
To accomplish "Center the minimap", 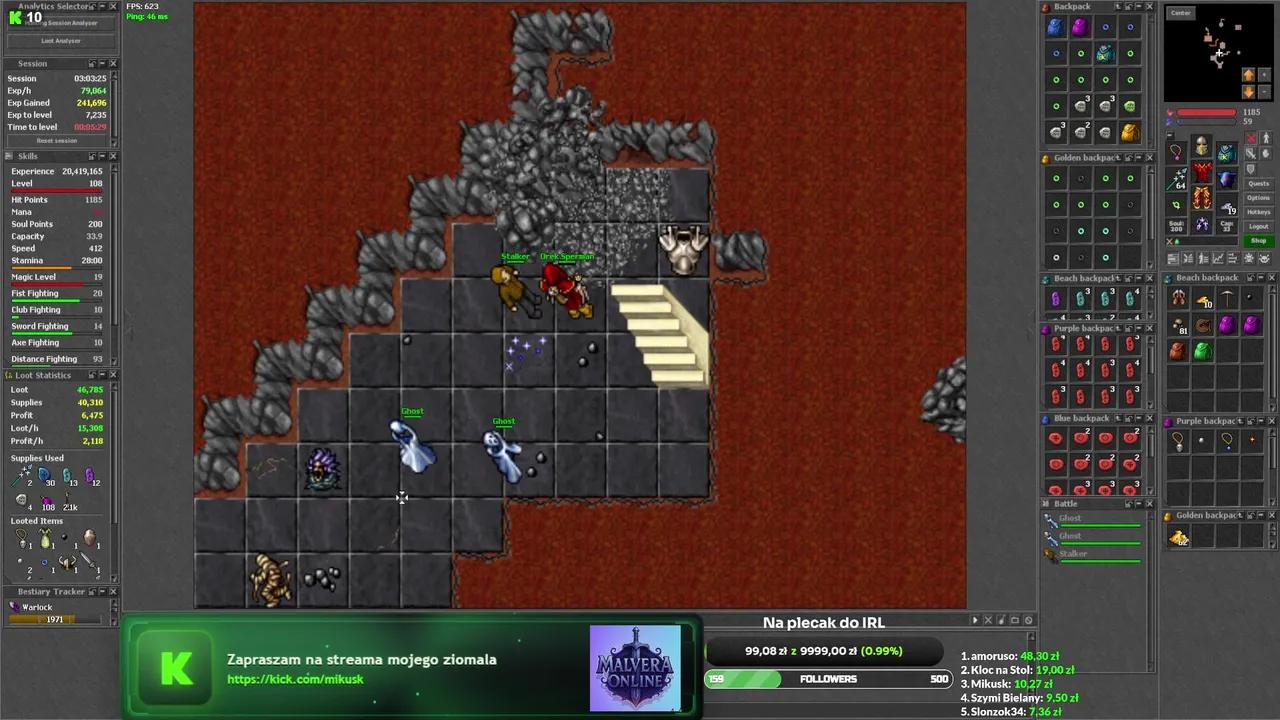I will click(x=1181, y=13).
